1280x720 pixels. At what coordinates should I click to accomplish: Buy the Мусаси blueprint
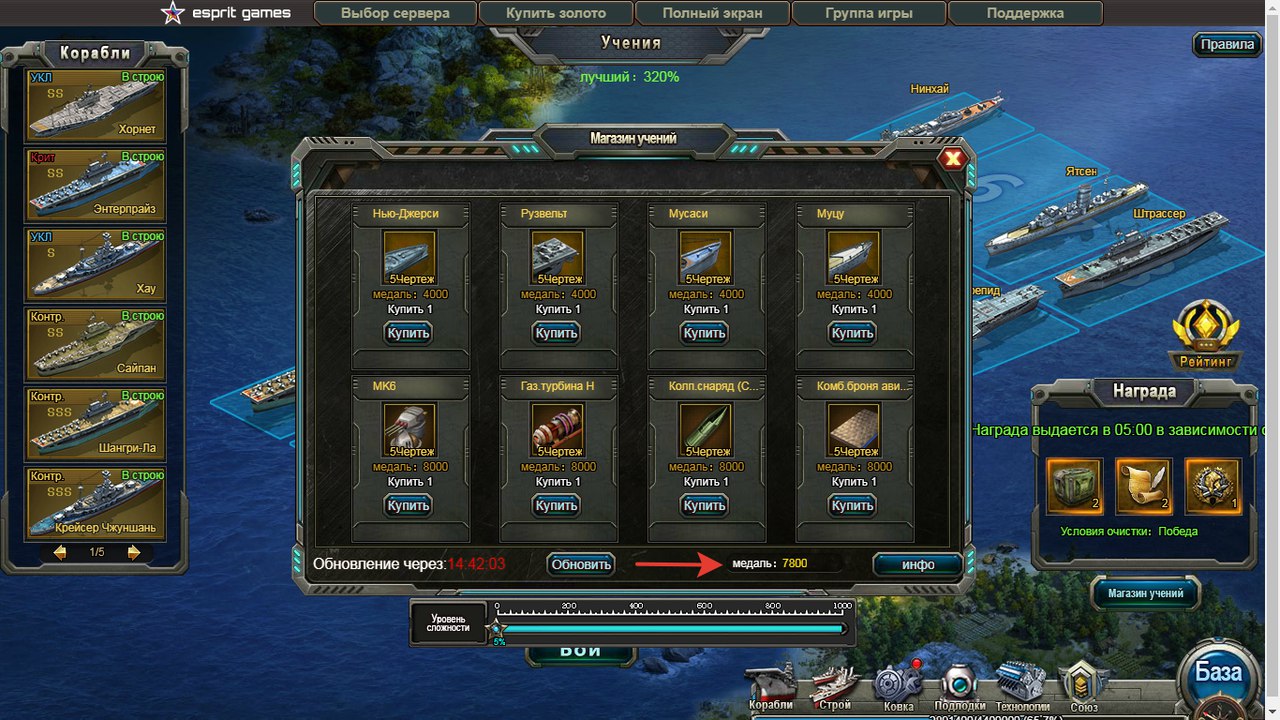[704, 333]
